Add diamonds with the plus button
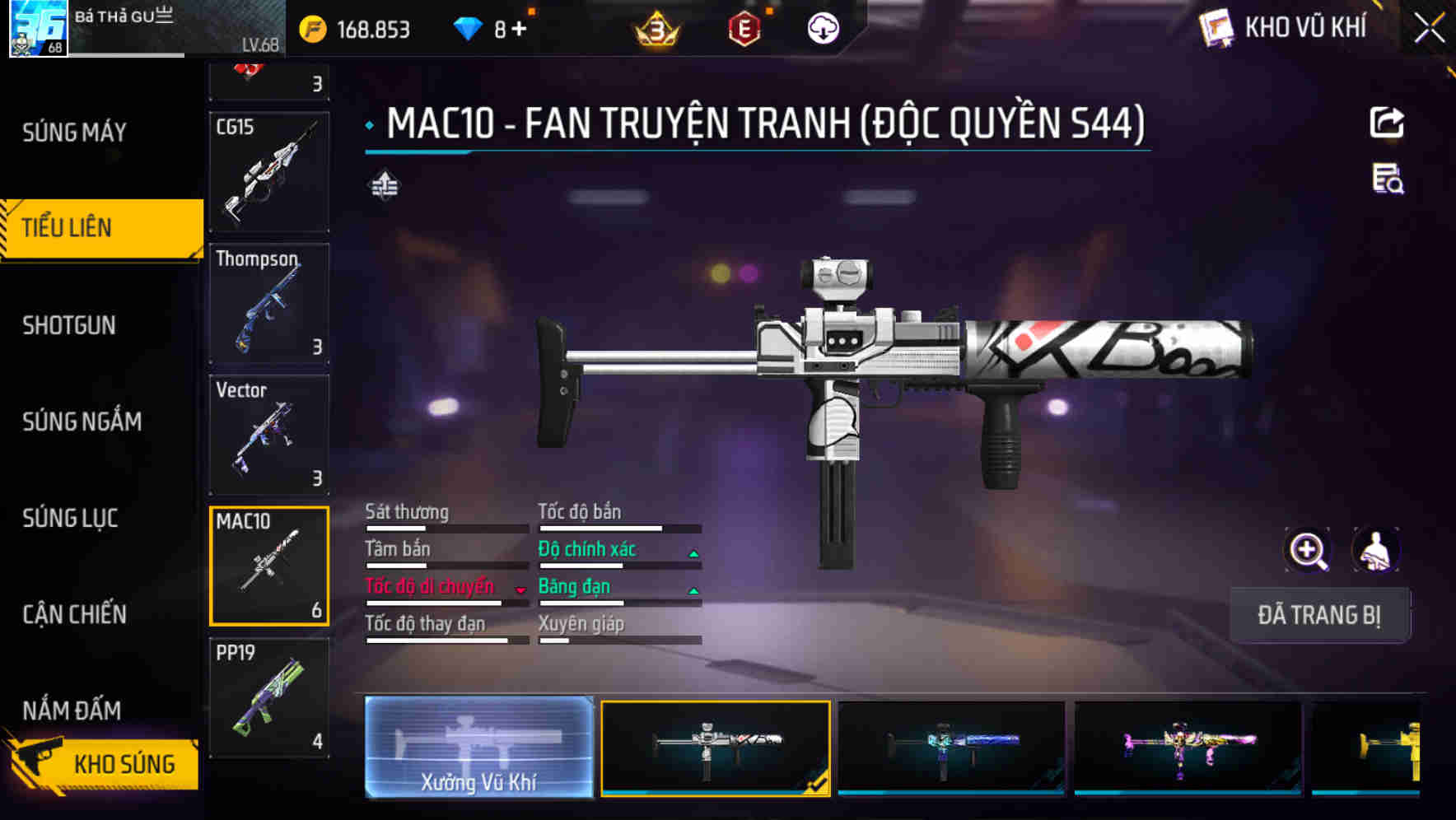1456x820 pixels. 519,30
